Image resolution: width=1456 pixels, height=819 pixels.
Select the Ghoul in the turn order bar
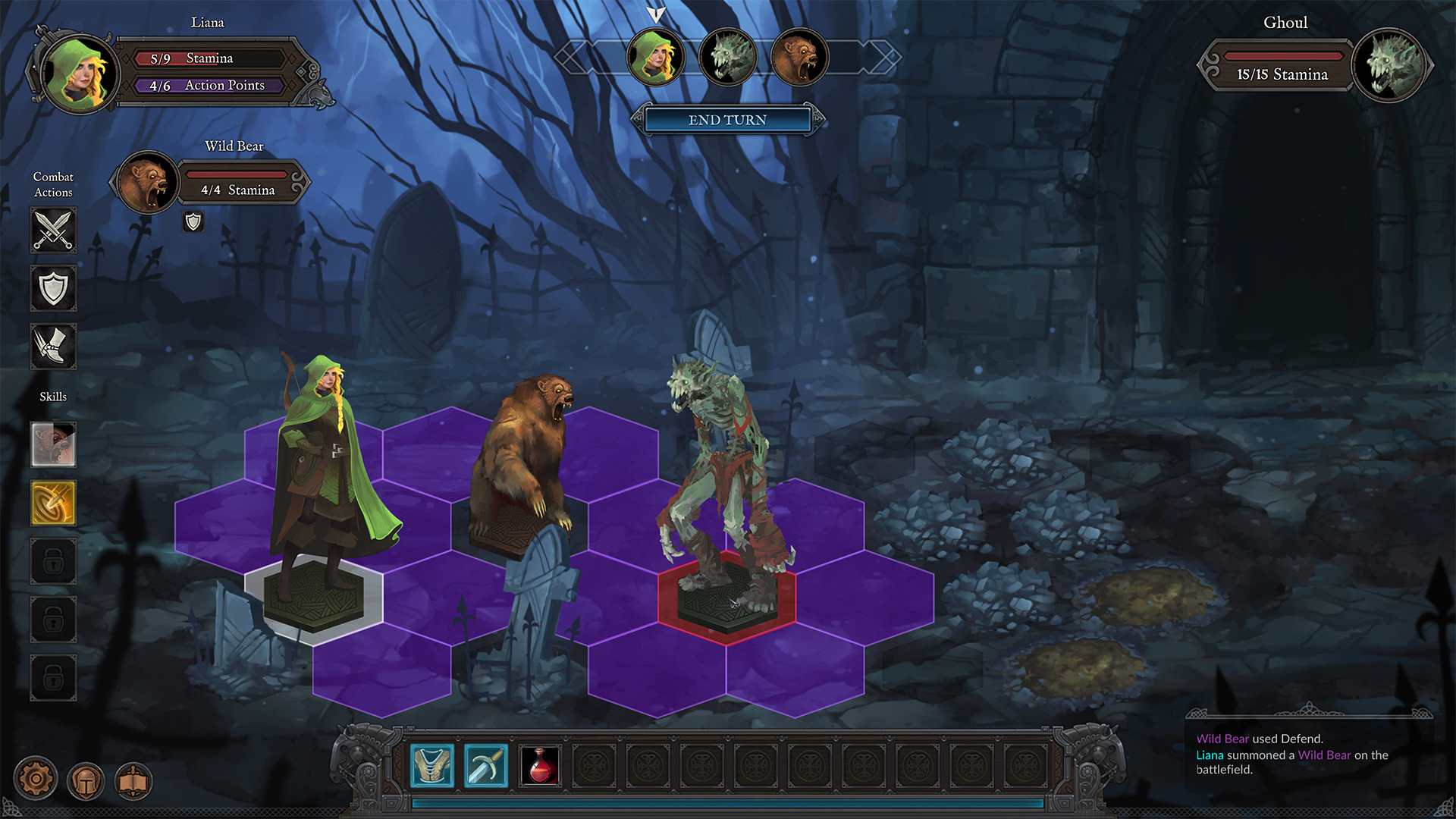(729, 58)
